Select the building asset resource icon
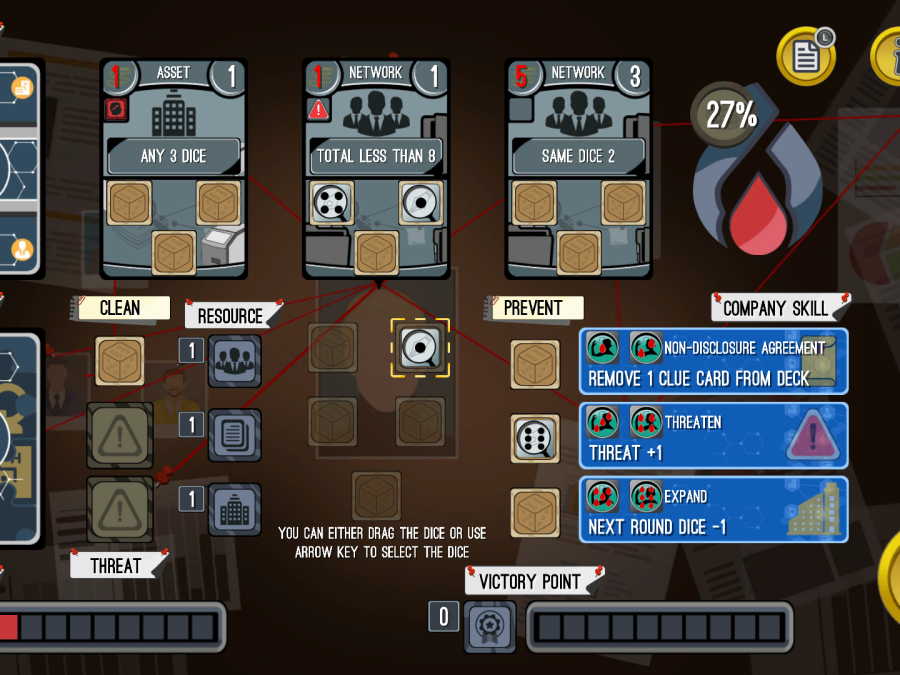 (235, 509)
